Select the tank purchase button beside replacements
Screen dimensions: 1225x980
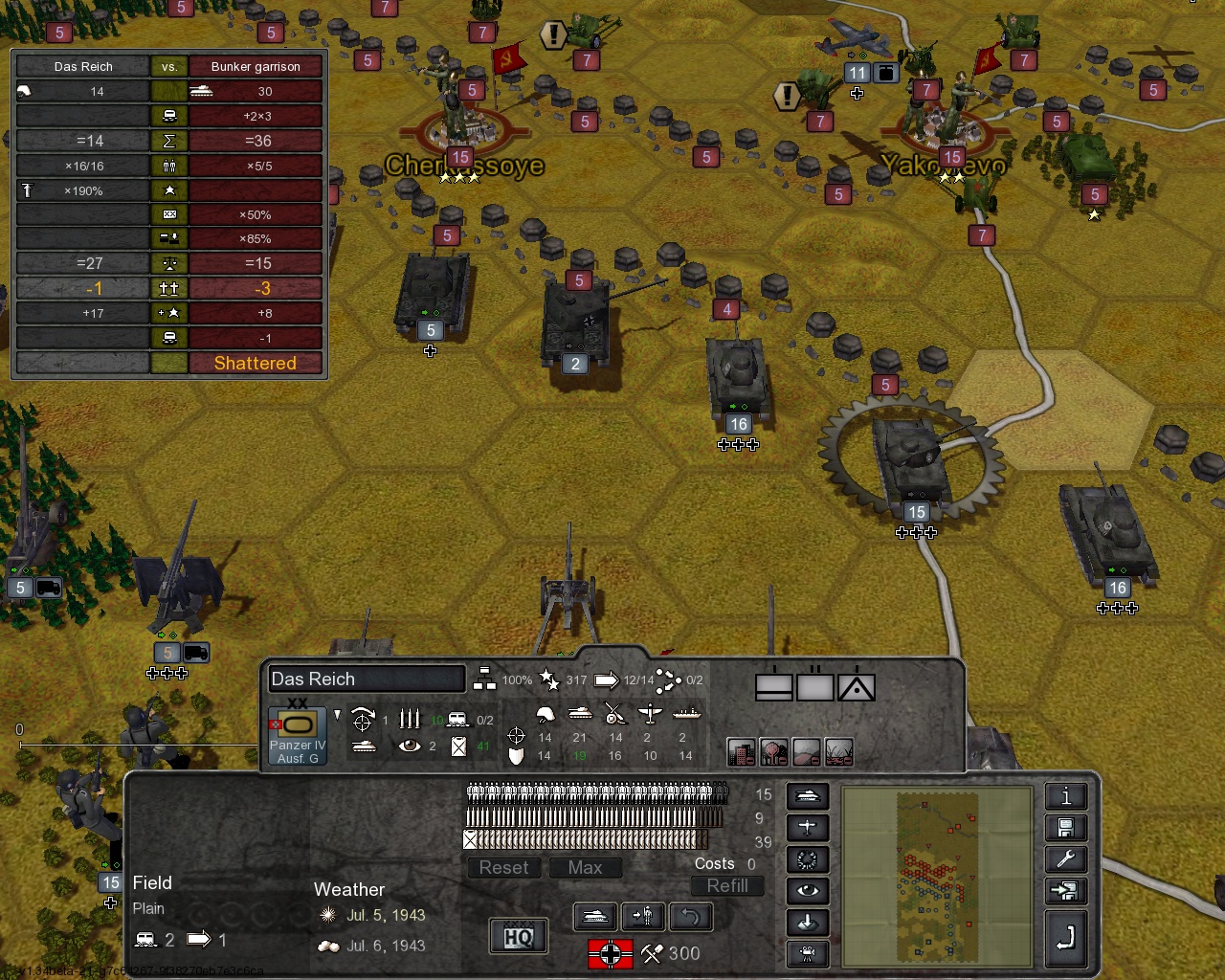tap(594, 917)
